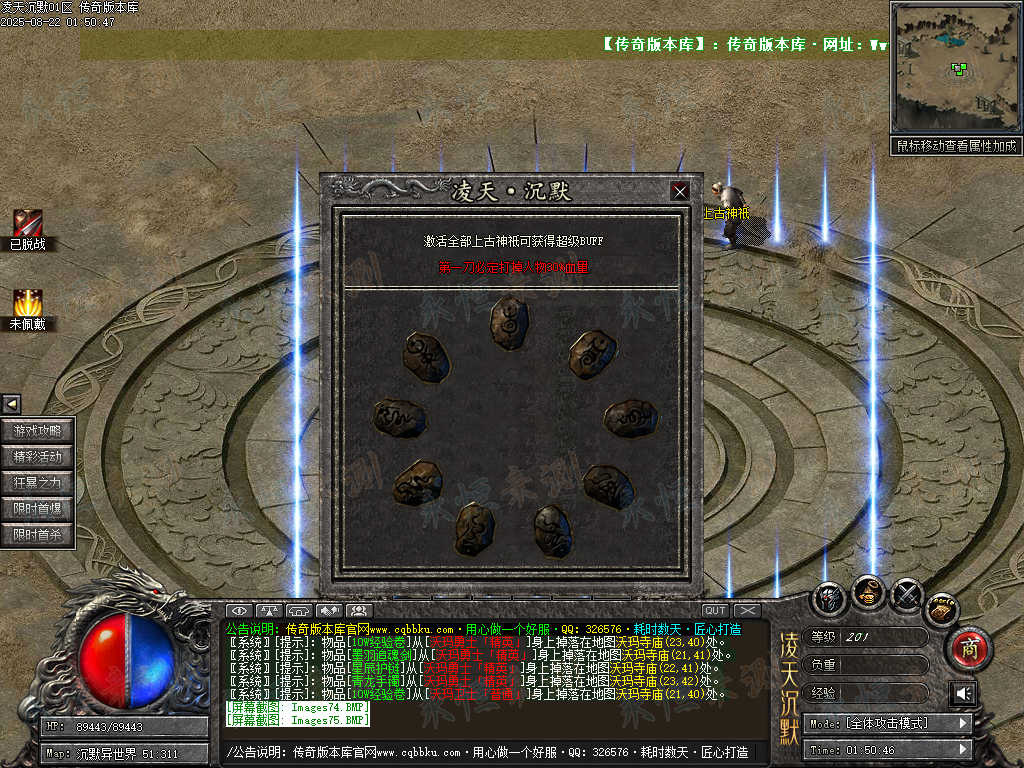Viewport: 1024px width, 768px height.
Task: Toggle sound with the speaker button
Action: [x=963, y=693]
